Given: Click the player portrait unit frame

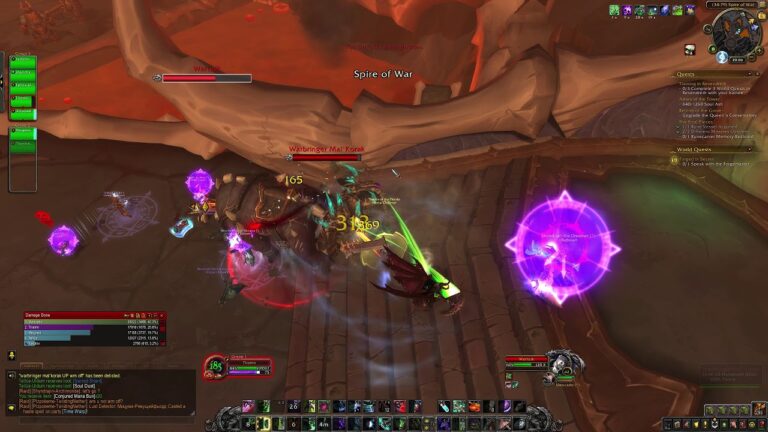Looking at the screenshot, I should [215, 367].
